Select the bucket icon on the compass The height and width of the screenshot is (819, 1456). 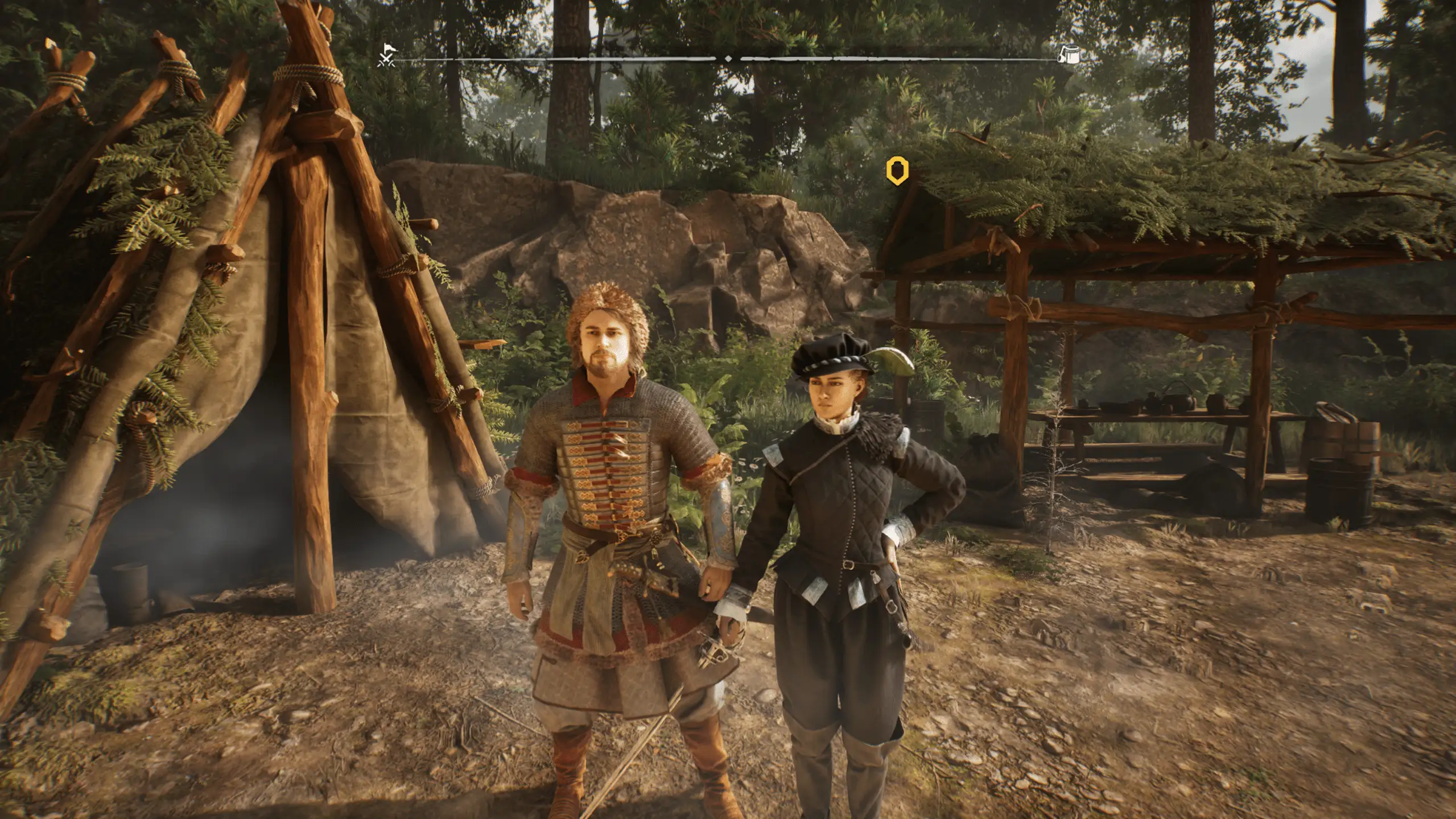[1068, 55]
